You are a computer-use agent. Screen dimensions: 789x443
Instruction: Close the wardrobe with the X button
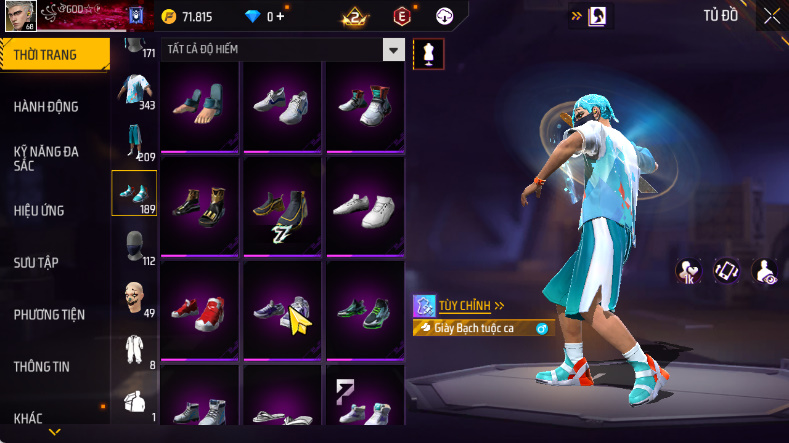coord(772,16)
